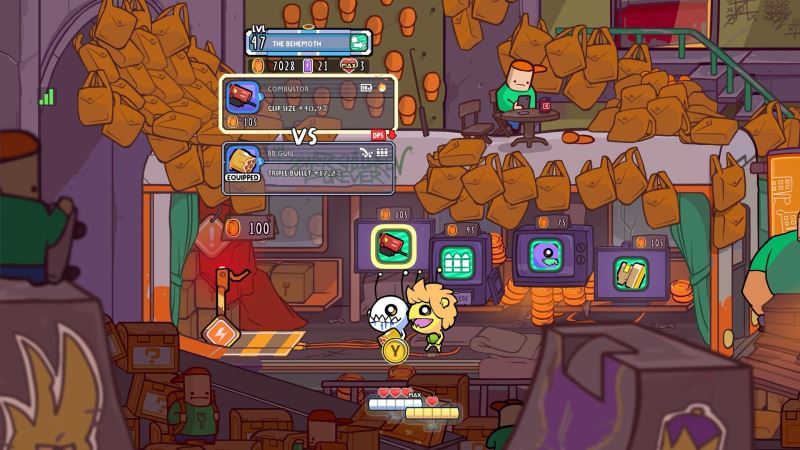Click the Combustor weapon icon in the comparison card

point(244,96)
